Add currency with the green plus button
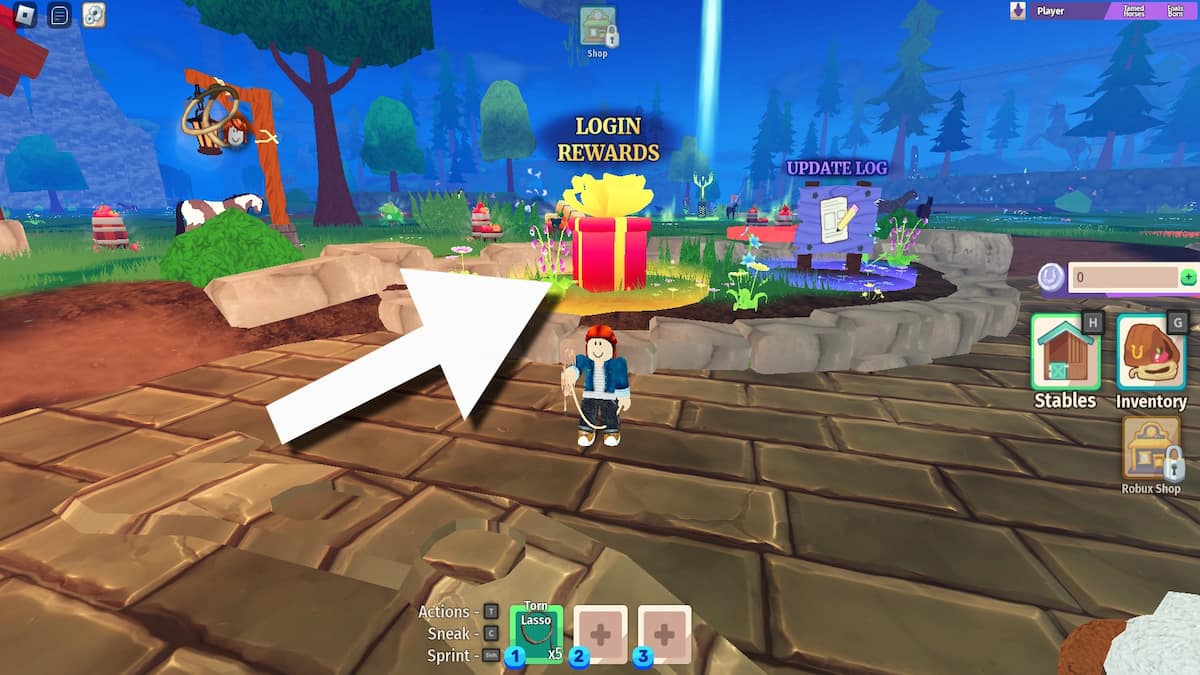1200x675 pixels. [x=1188, y=278]
